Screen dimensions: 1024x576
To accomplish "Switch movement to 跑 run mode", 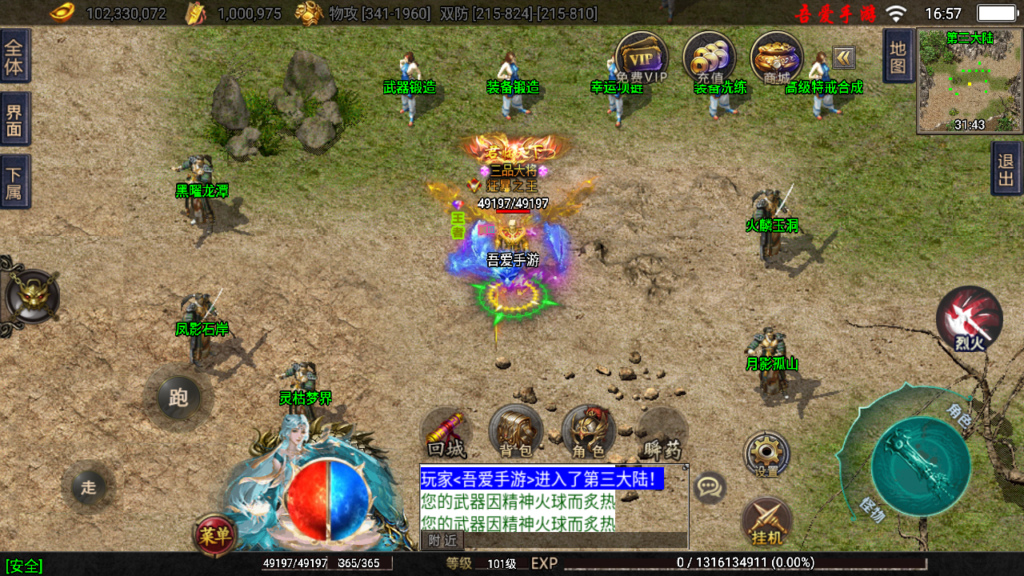I will tap(179, 398).
